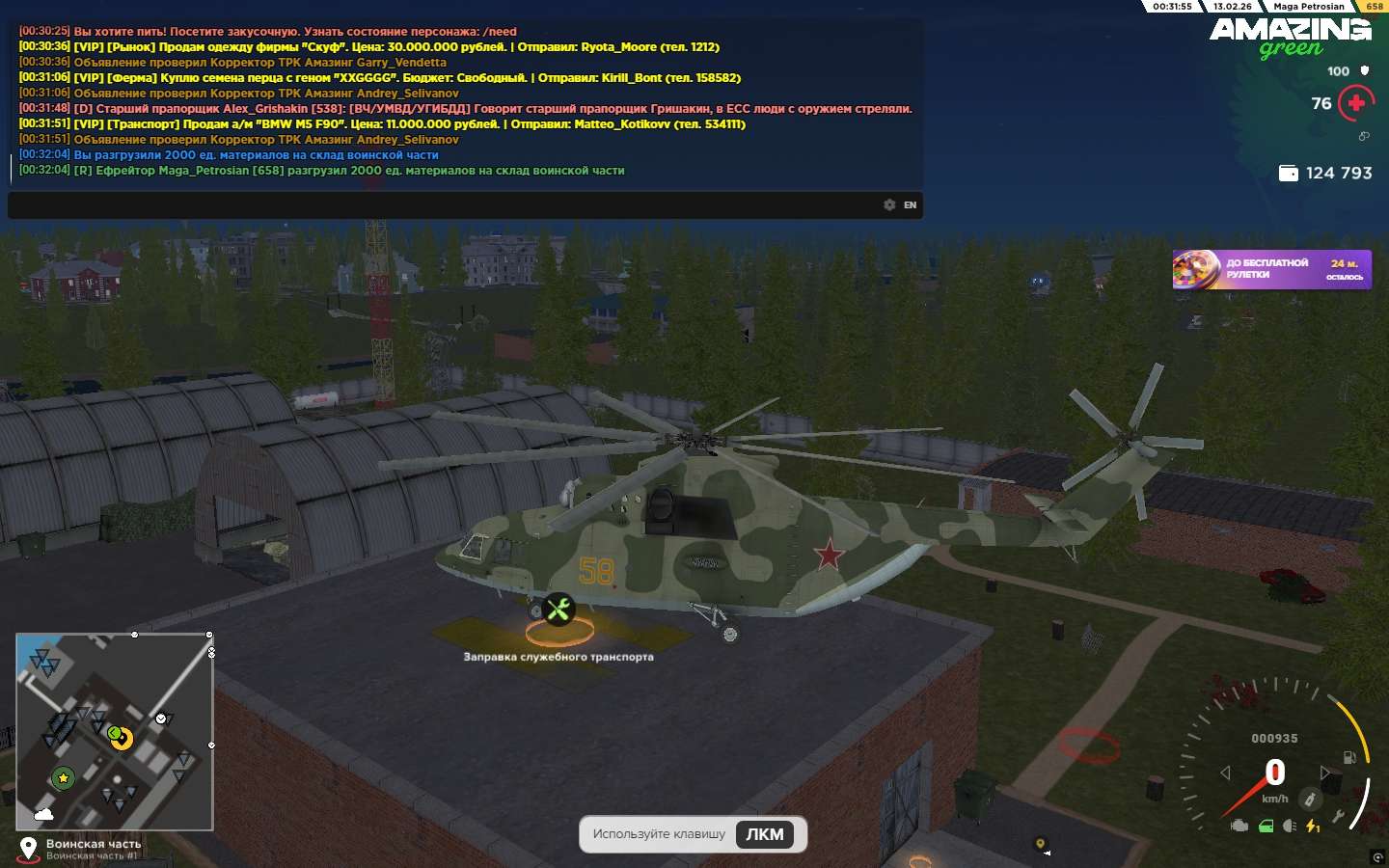
Task: Click the green door-lock indicator on speedometer
Action: [x=1266, y=826]
